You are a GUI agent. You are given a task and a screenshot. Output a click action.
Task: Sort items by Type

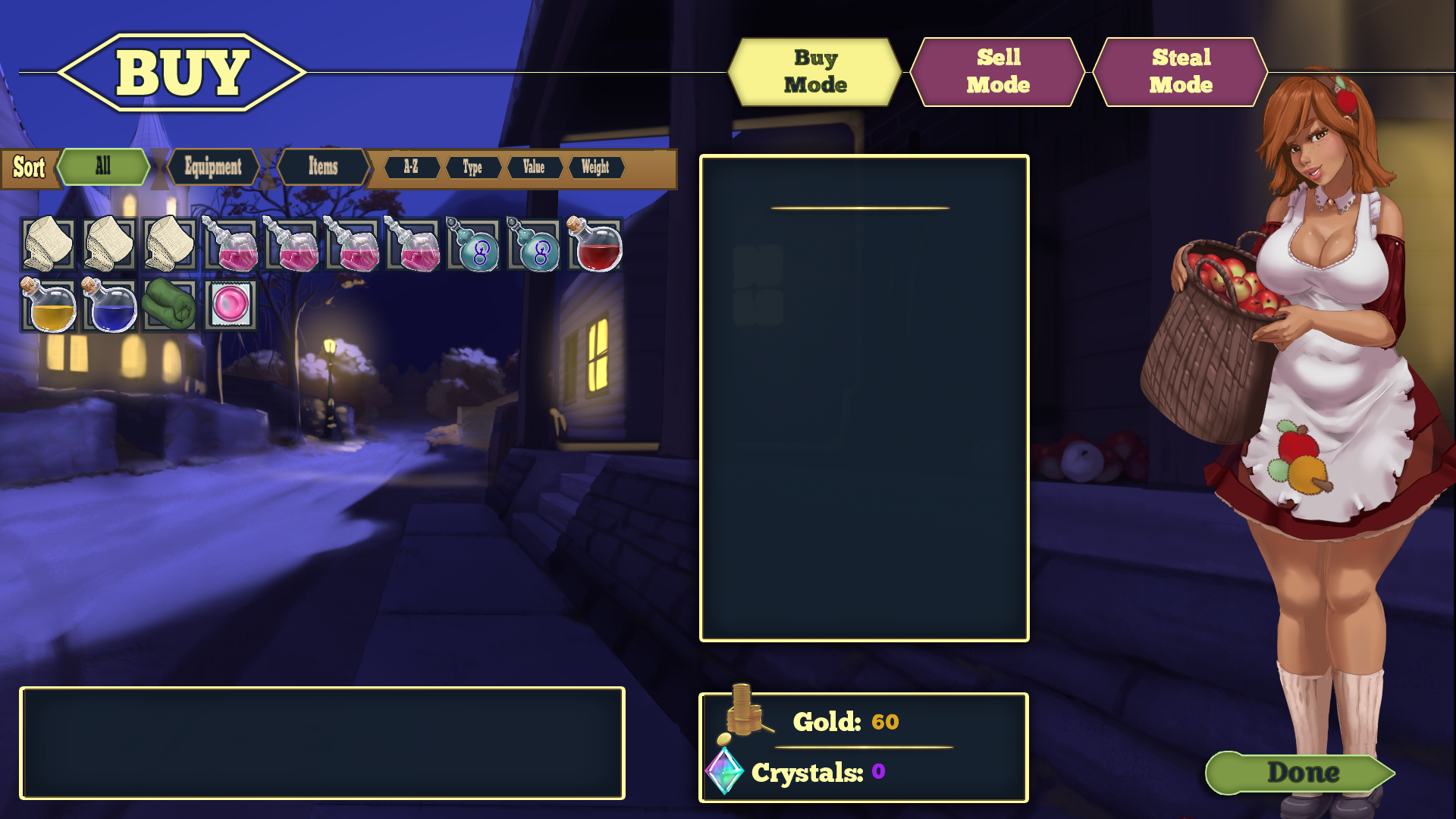[472, 168]
